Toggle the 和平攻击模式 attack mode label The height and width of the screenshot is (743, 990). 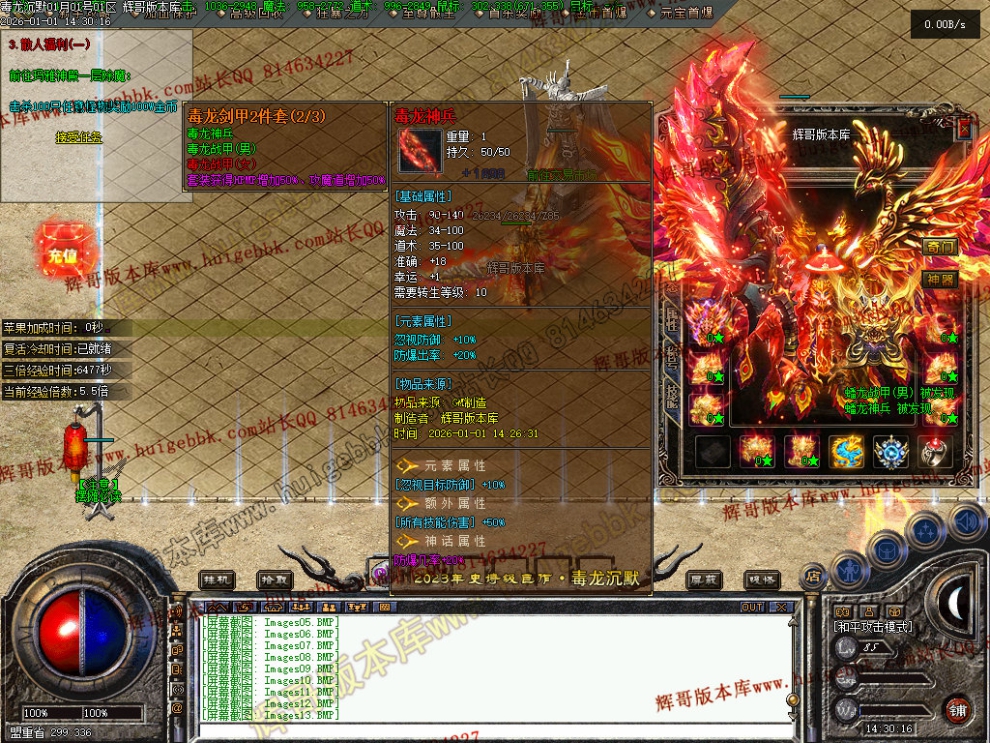(x=872, y=627)
